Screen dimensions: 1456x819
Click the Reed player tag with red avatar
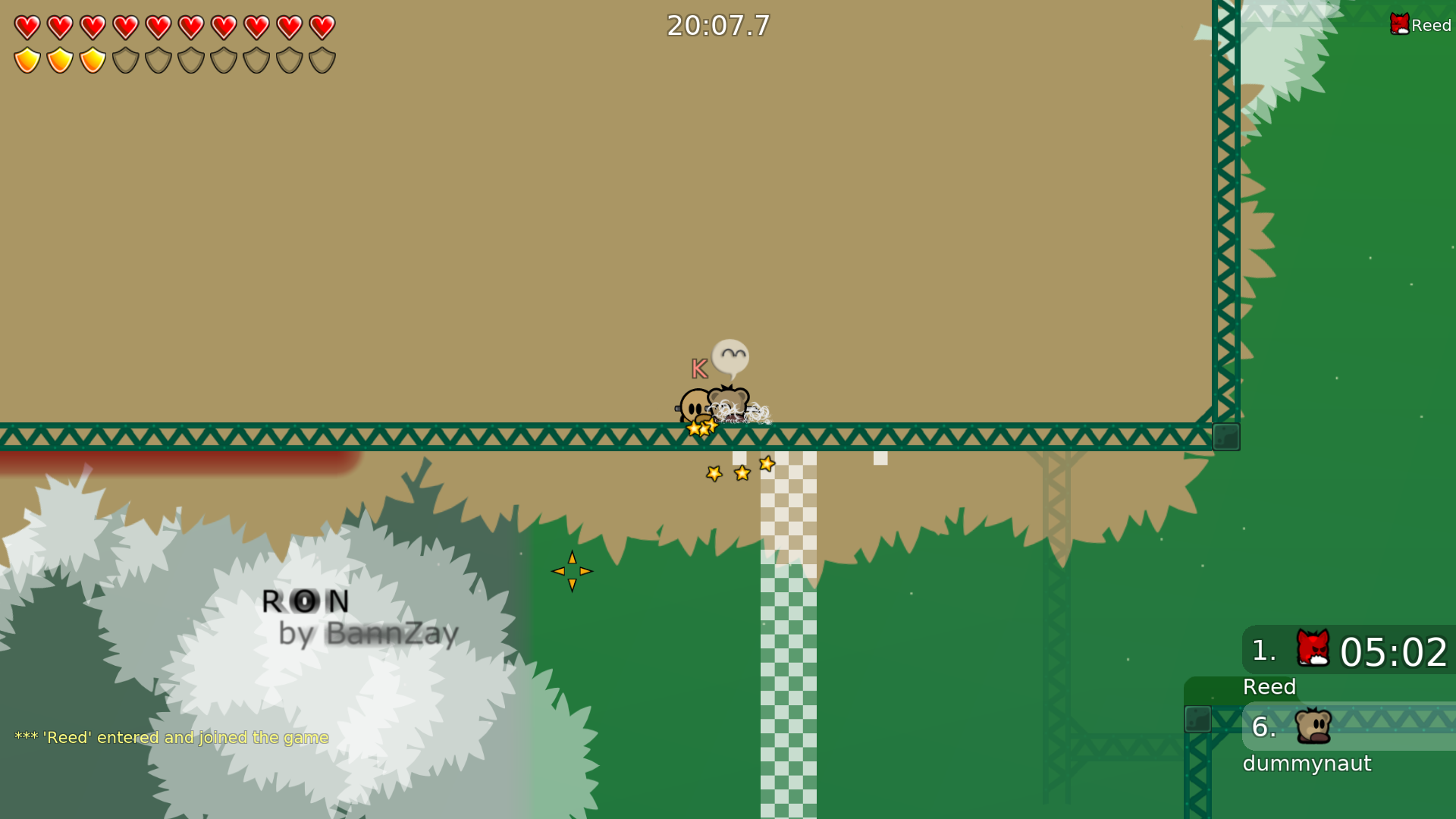click(x=1420, y=25)
